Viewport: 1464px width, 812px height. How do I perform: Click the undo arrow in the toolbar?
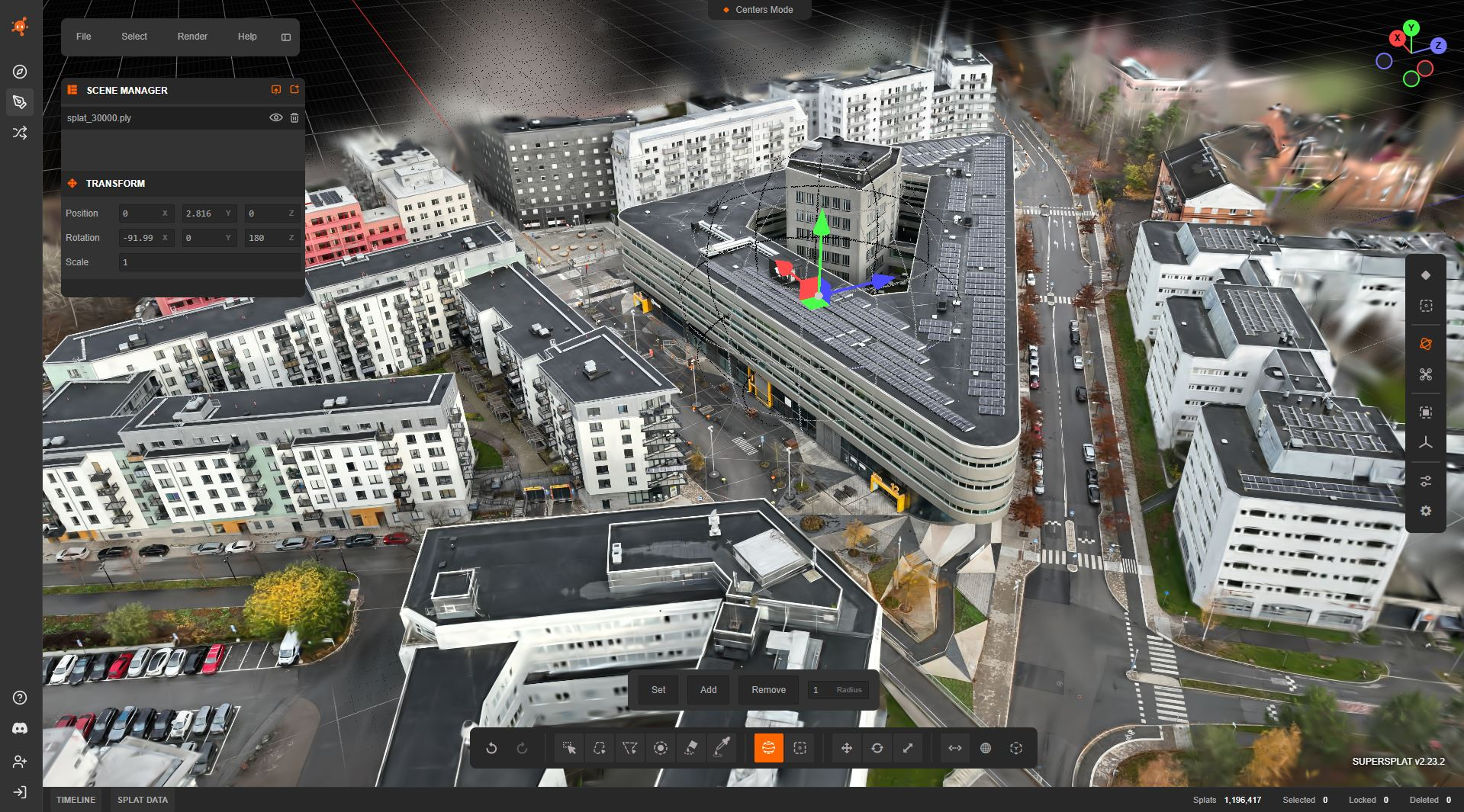pos(492,748)
